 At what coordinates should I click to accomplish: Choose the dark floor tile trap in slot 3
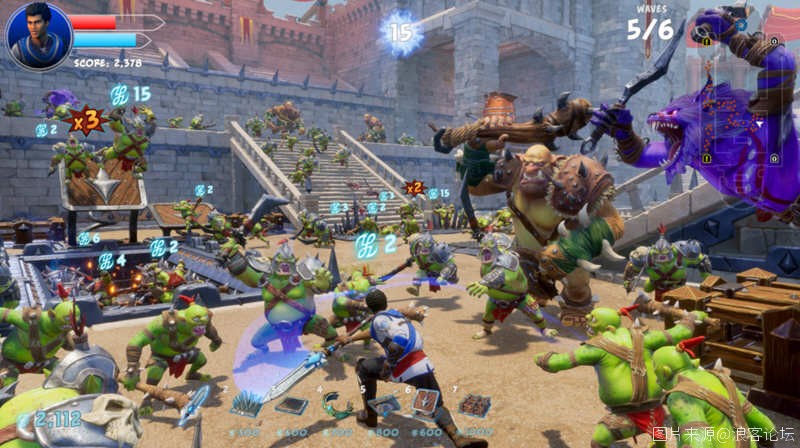[291, 405]
